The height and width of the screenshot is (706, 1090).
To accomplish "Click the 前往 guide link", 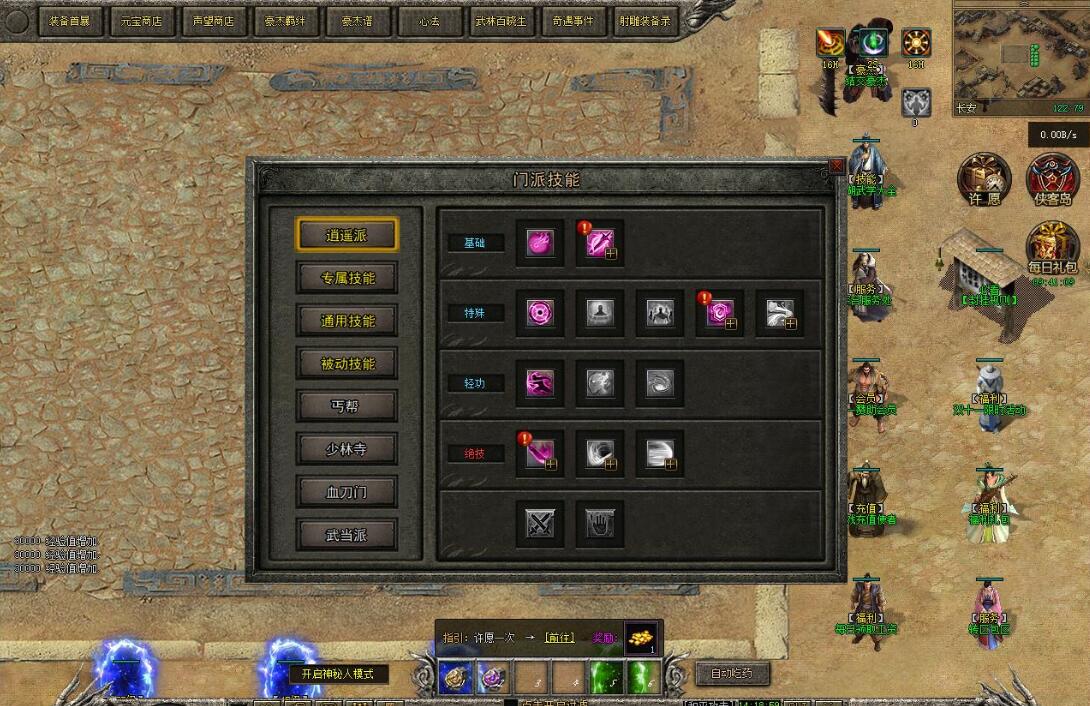I will (x=559, y=637).
